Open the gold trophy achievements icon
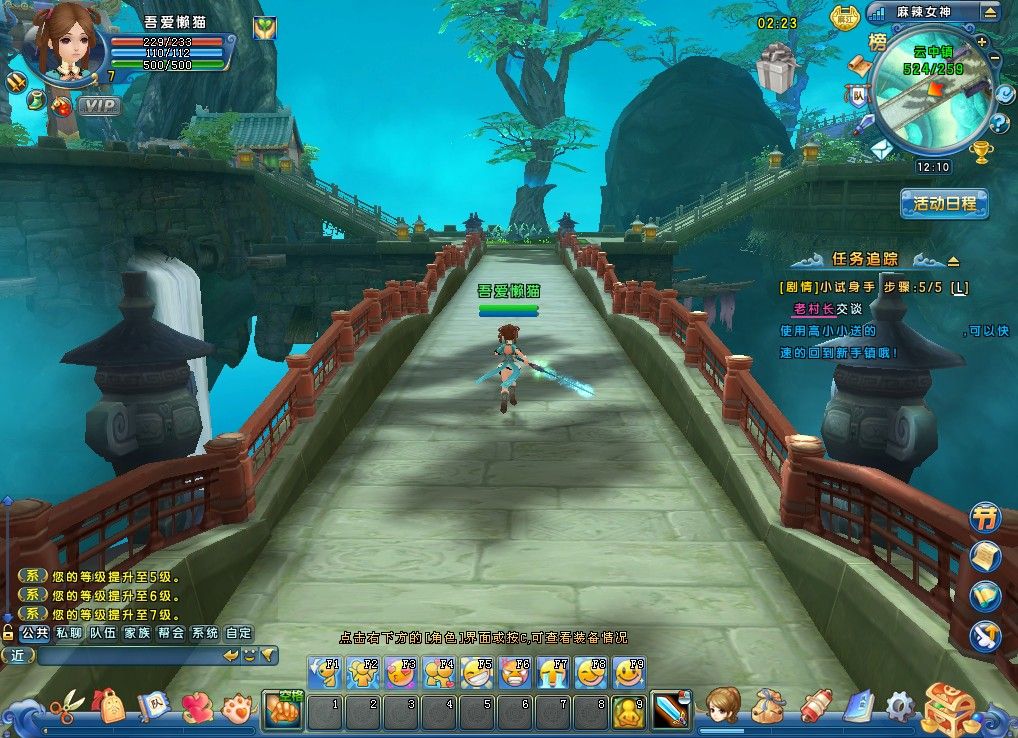The height and width of the screenshot is (738, 1018). click(x=982, y=152)
